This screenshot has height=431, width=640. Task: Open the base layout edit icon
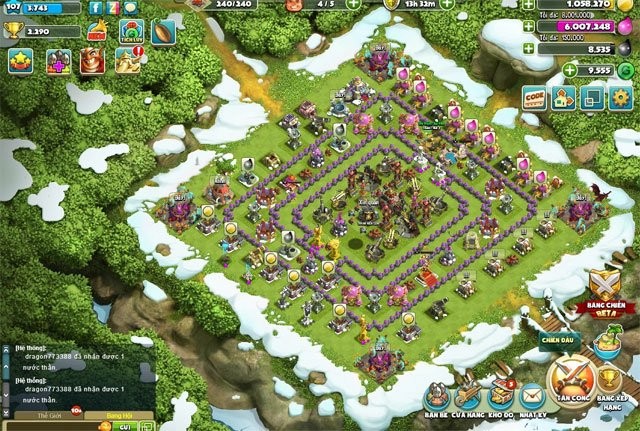564,97
